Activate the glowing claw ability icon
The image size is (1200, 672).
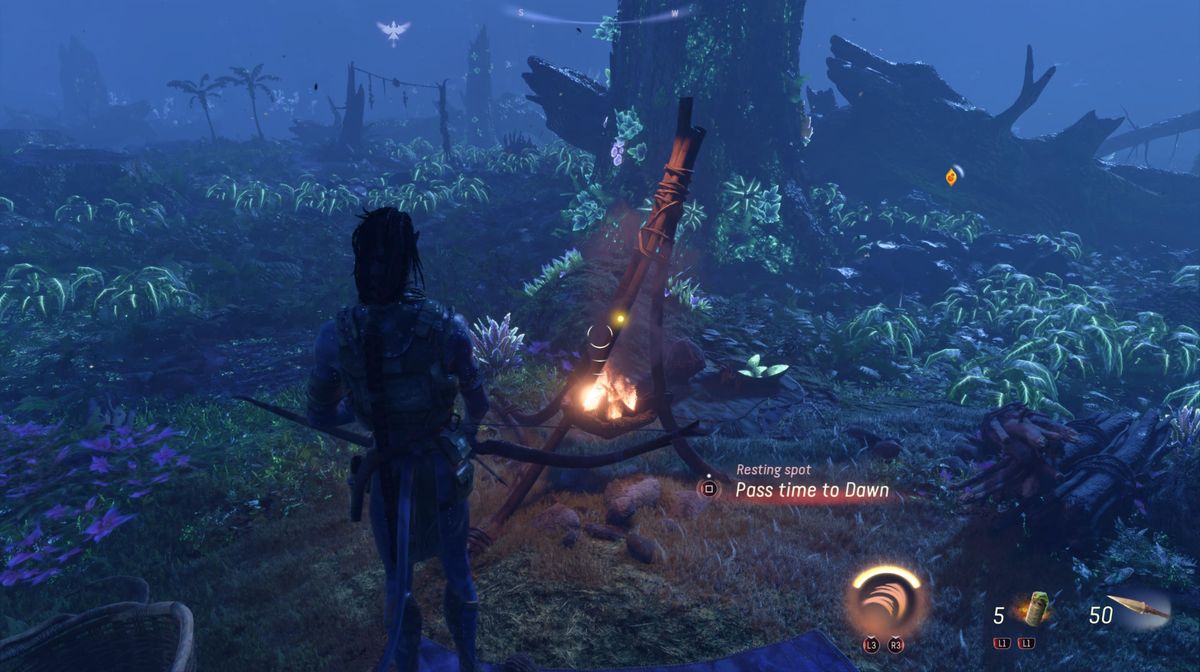click(x=887, y=600)
